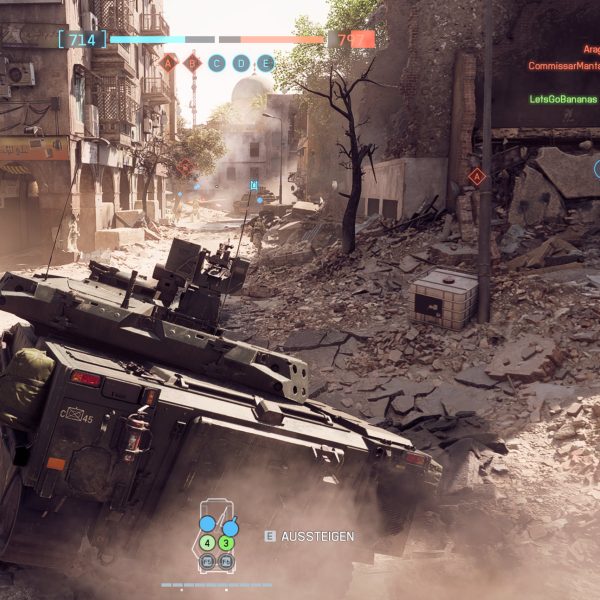Select the objective E flag icon

point(265,63)
